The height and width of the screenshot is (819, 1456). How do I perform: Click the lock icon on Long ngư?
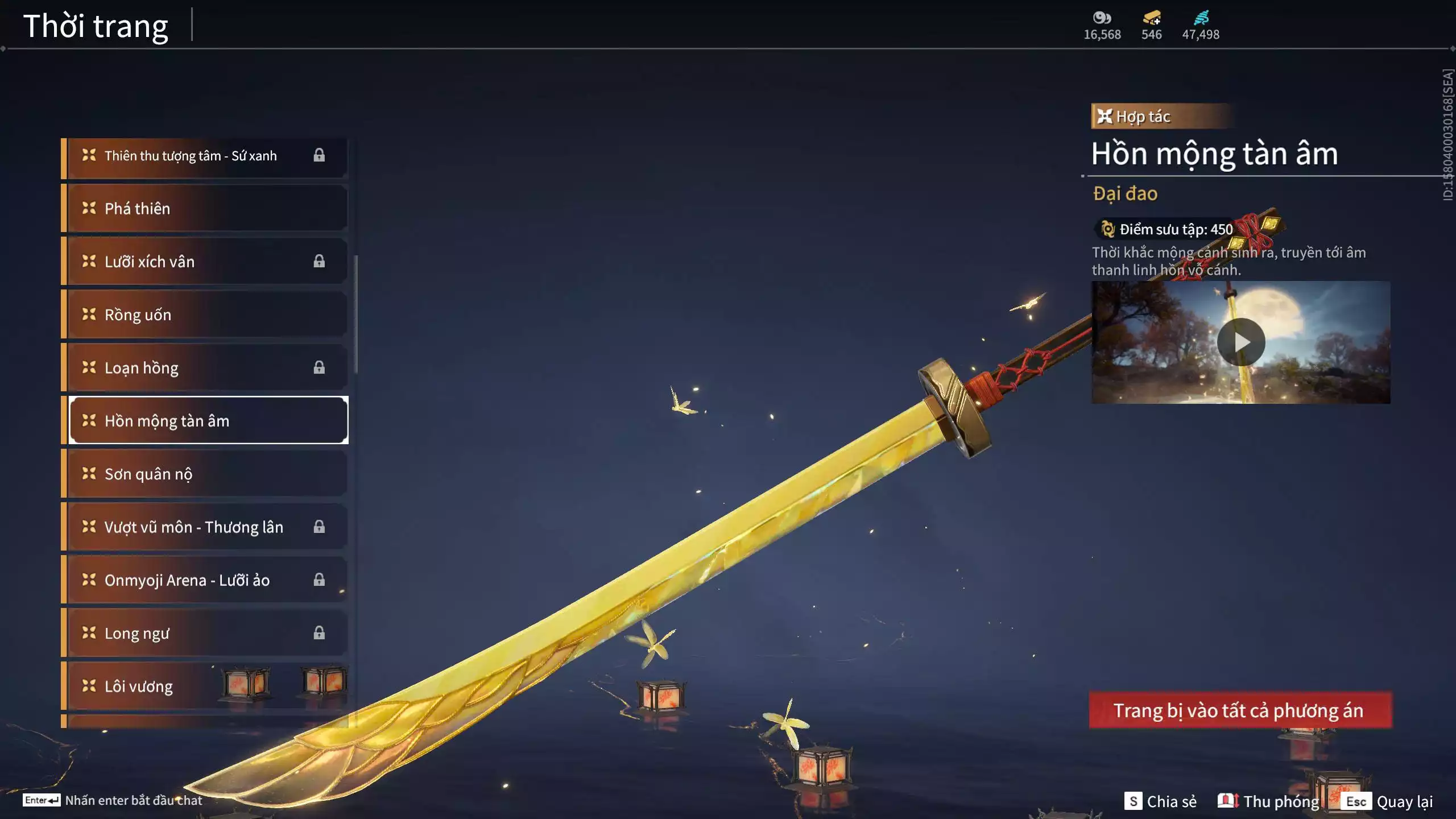320,632
